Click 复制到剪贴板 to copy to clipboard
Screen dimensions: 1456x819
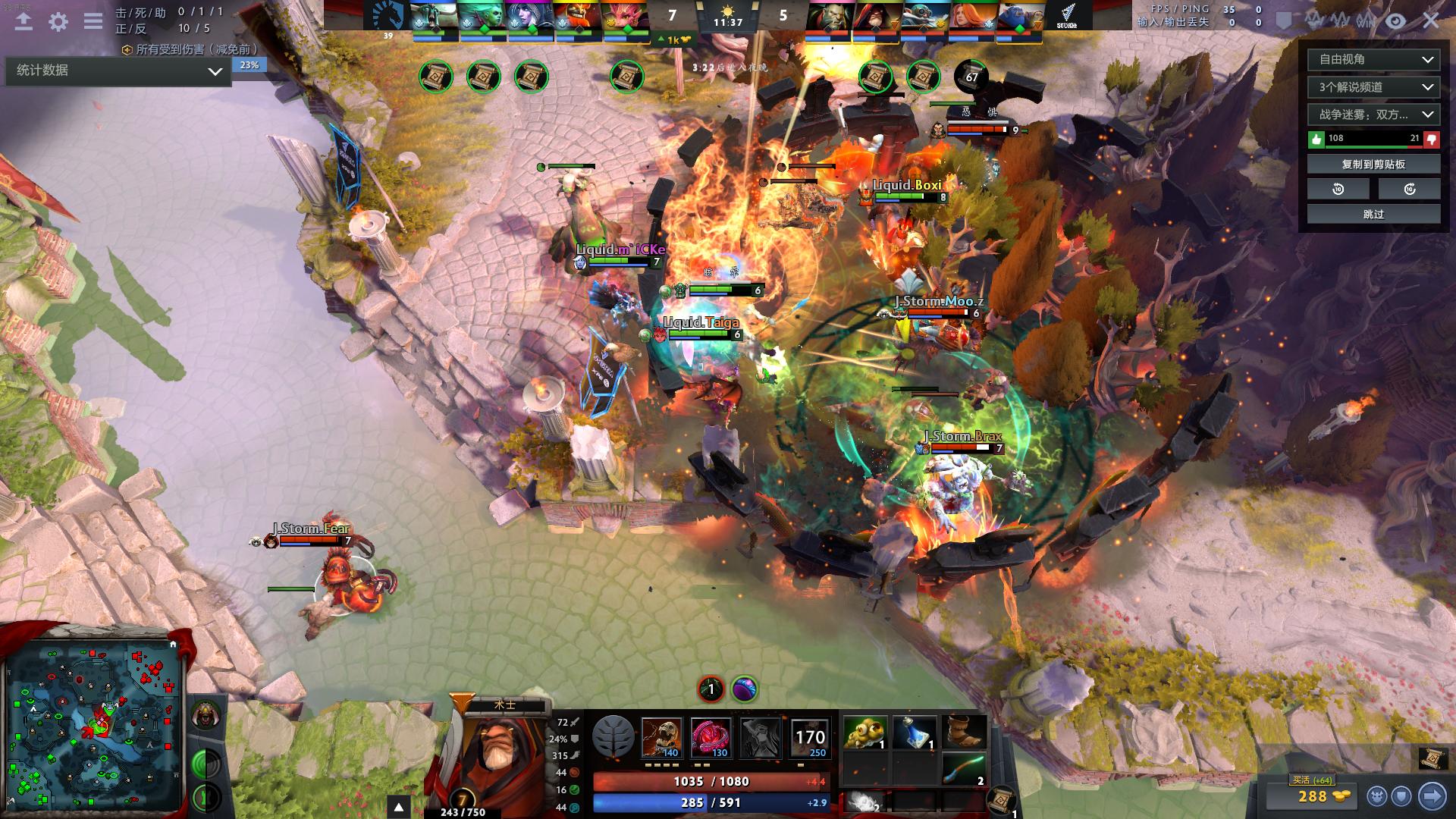pyautogui.click(x=1373, y=163)
